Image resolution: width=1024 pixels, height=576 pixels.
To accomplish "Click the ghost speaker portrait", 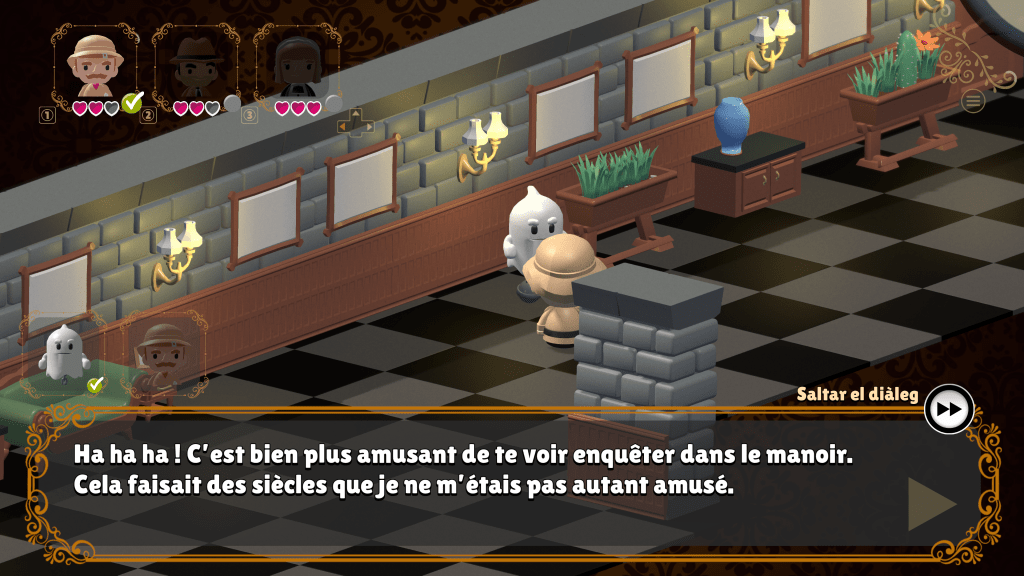I will [64, 354].
